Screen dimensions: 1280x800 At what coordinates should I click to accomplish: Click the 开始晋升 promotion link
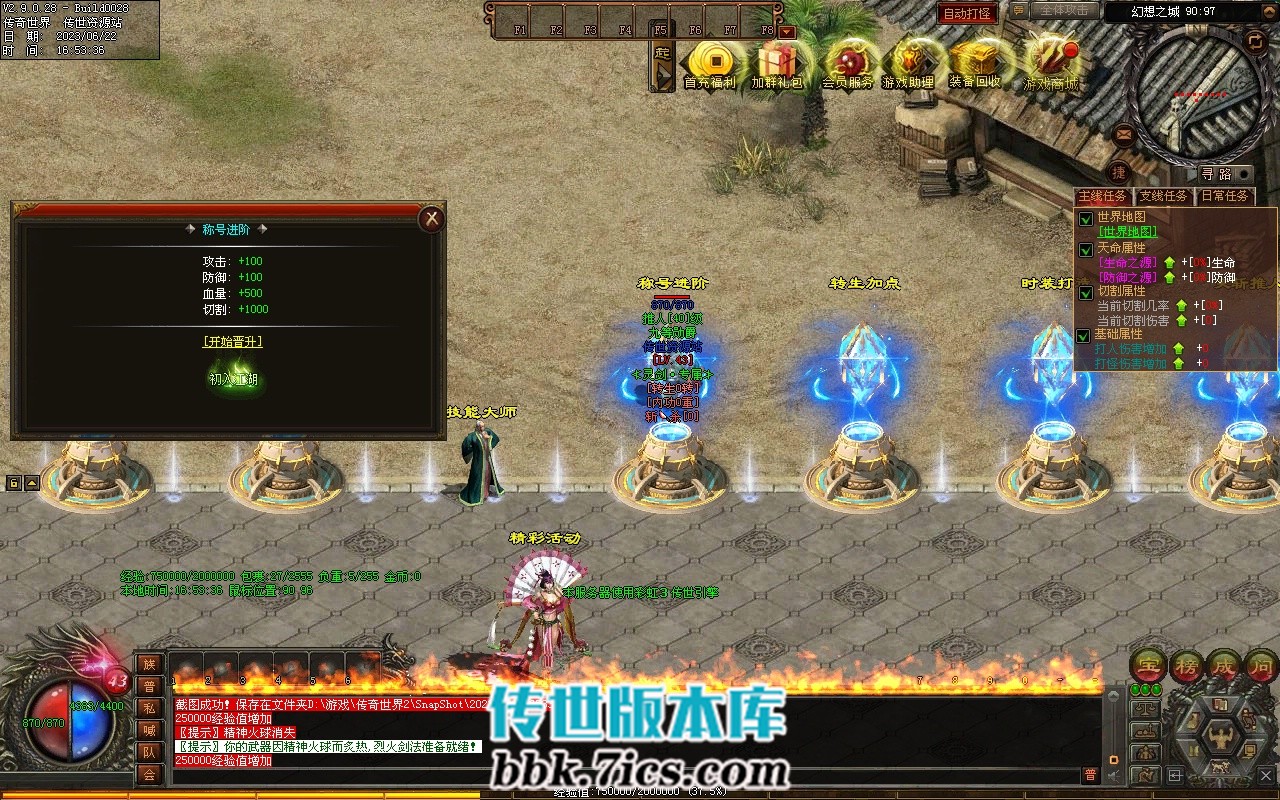pyautogui.click(x=232, y=341)
